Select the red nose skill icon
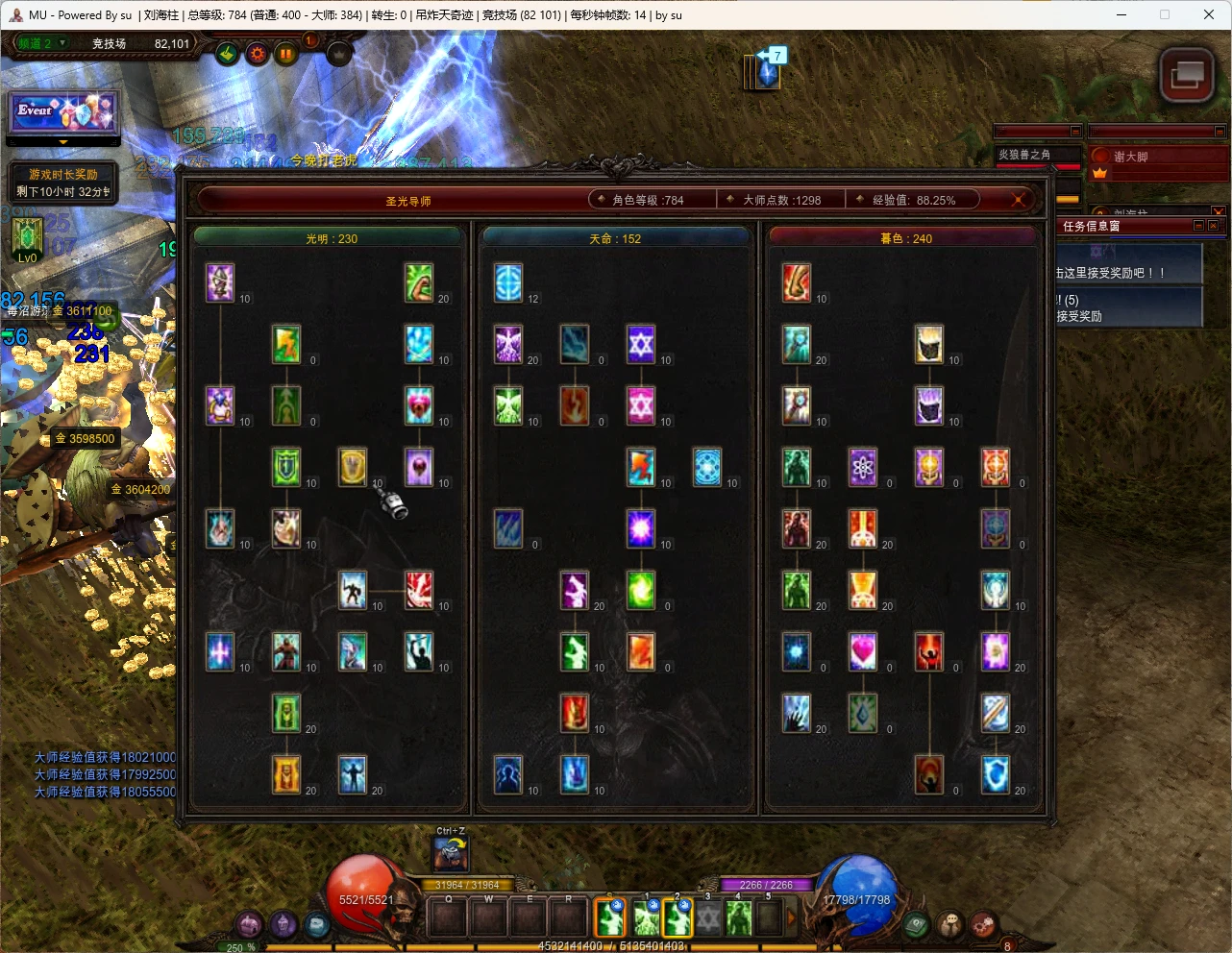The height and width of the screenshot is (953, 1232). click(x=797, y=282)
